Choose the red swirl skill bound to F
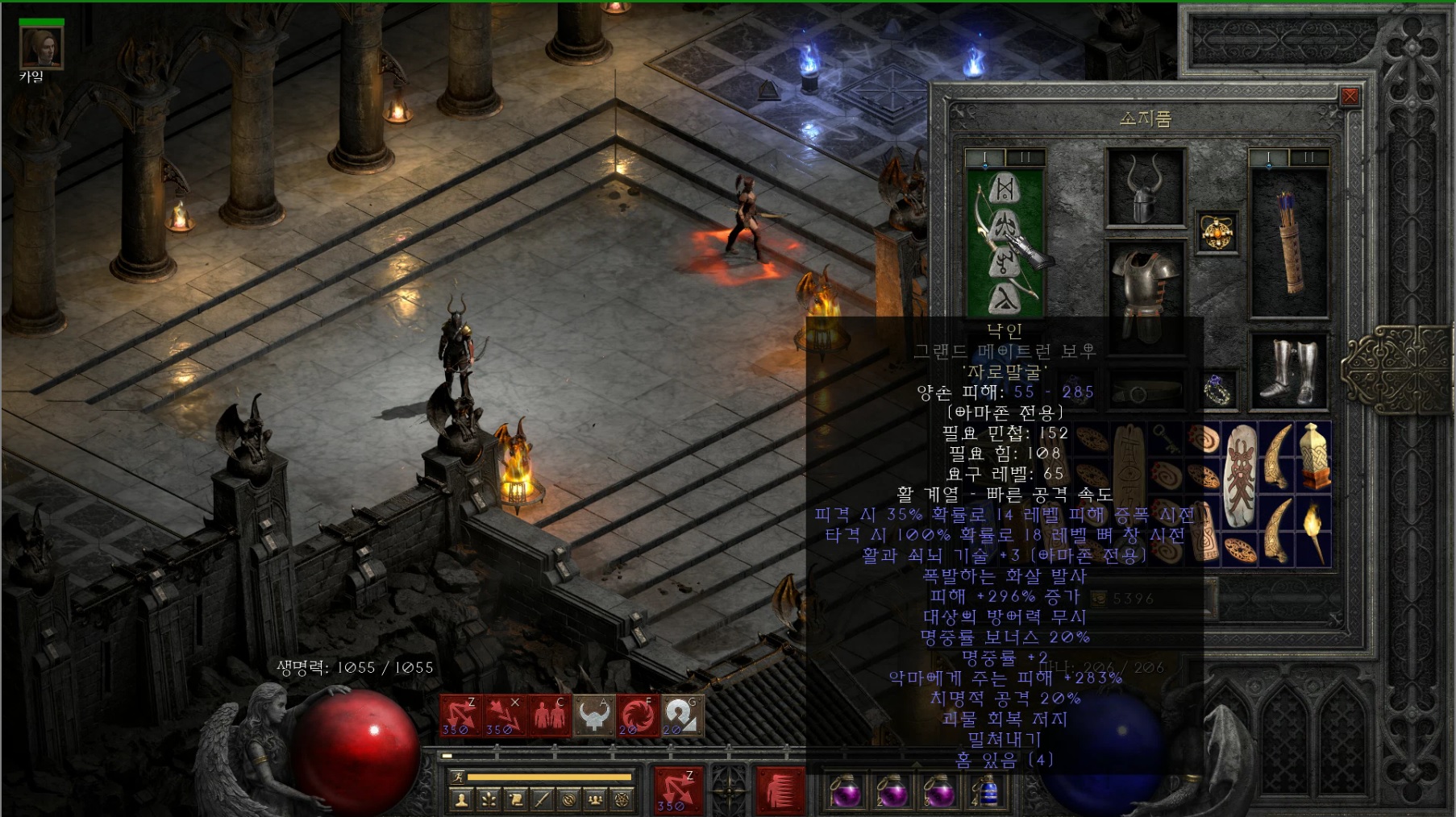Screen dimensions: 1456x817 point(638,715)
